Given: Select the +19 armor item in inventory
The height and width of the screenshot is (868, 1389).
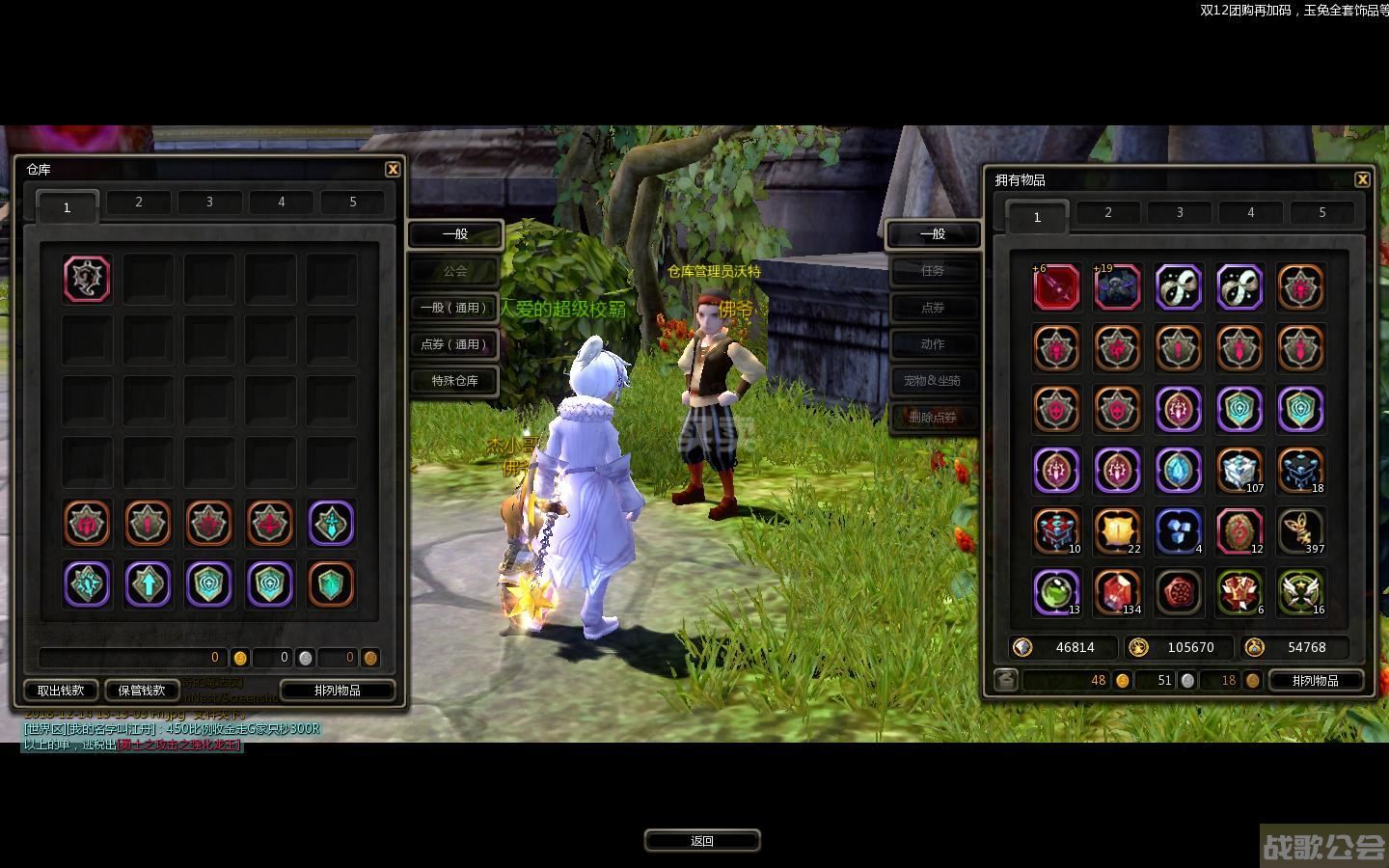Looking at the screenshot, I should pos(1118,287).
